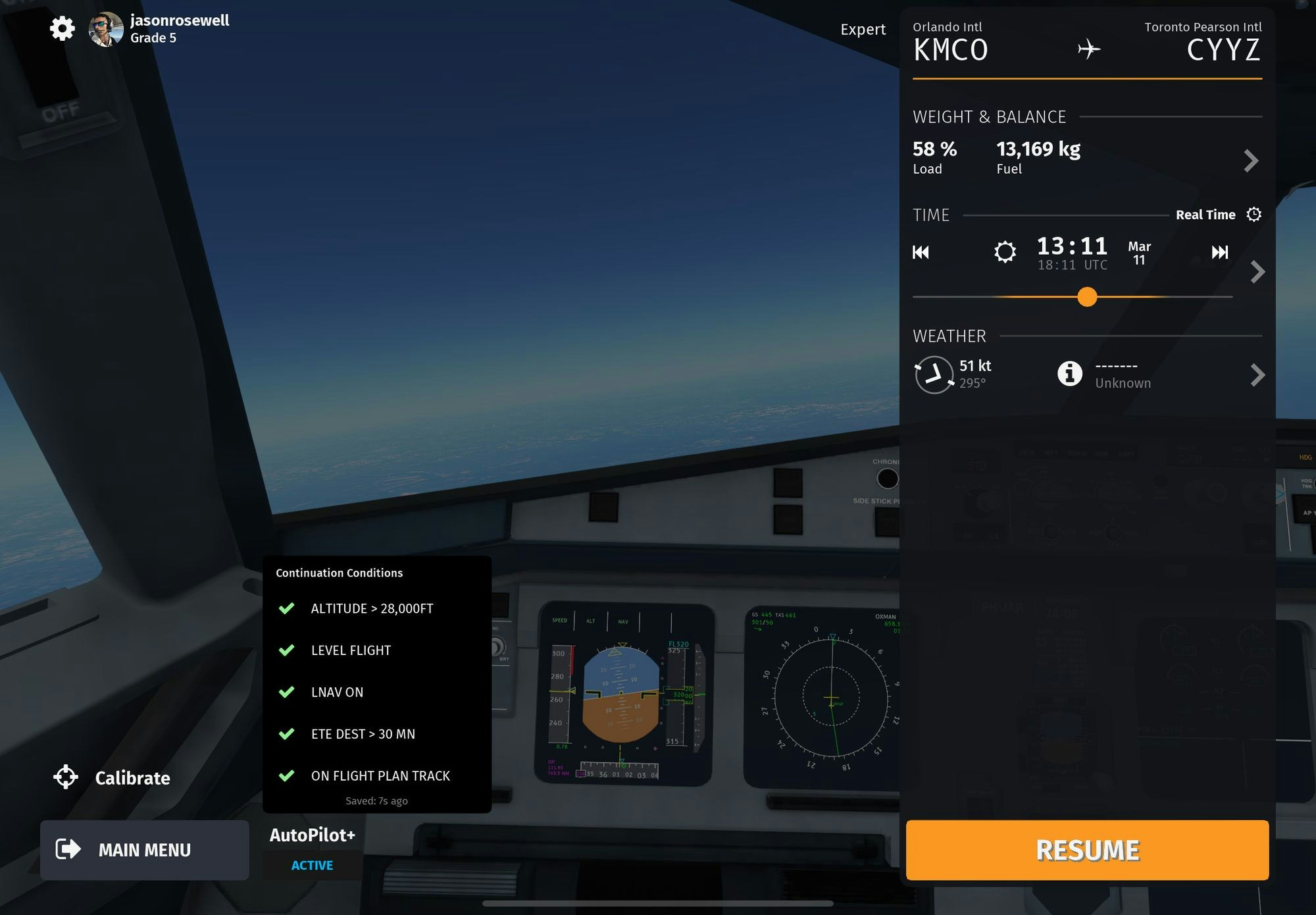The image size is (1316, 915).
Task: Click the orange time-of-day slider handle
Action: point(1087,297)
